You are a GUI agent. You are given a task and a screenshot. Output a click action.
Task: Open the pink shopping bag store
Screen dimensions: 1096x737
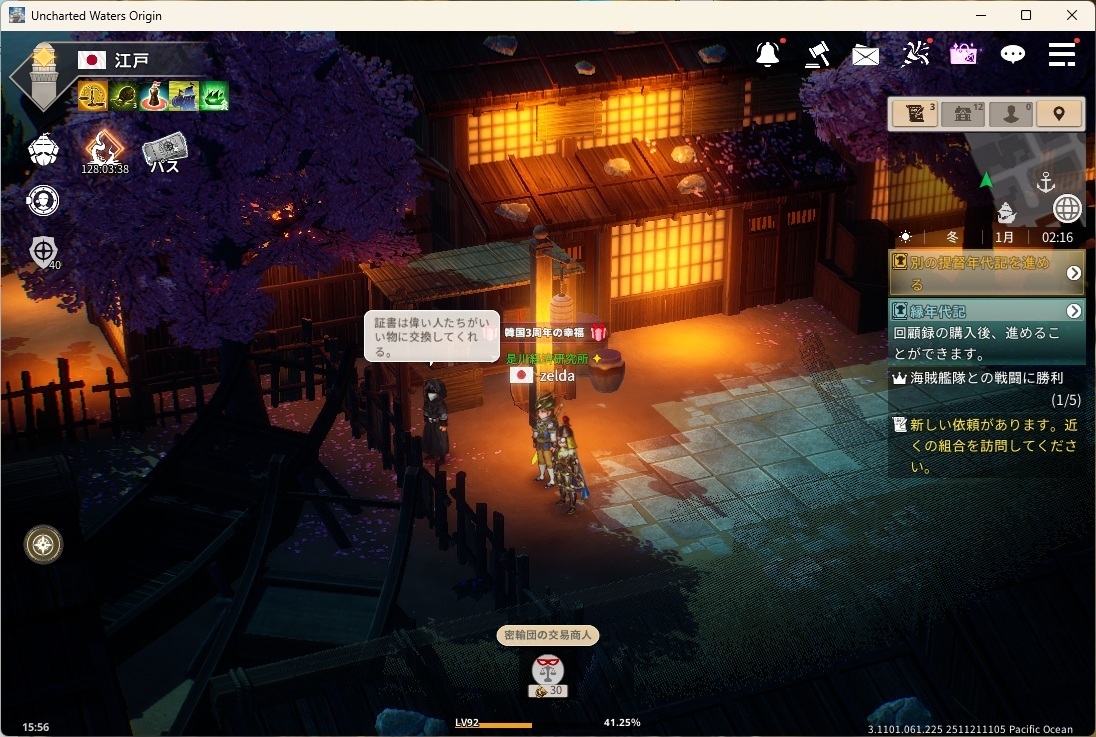click(963, 54)
